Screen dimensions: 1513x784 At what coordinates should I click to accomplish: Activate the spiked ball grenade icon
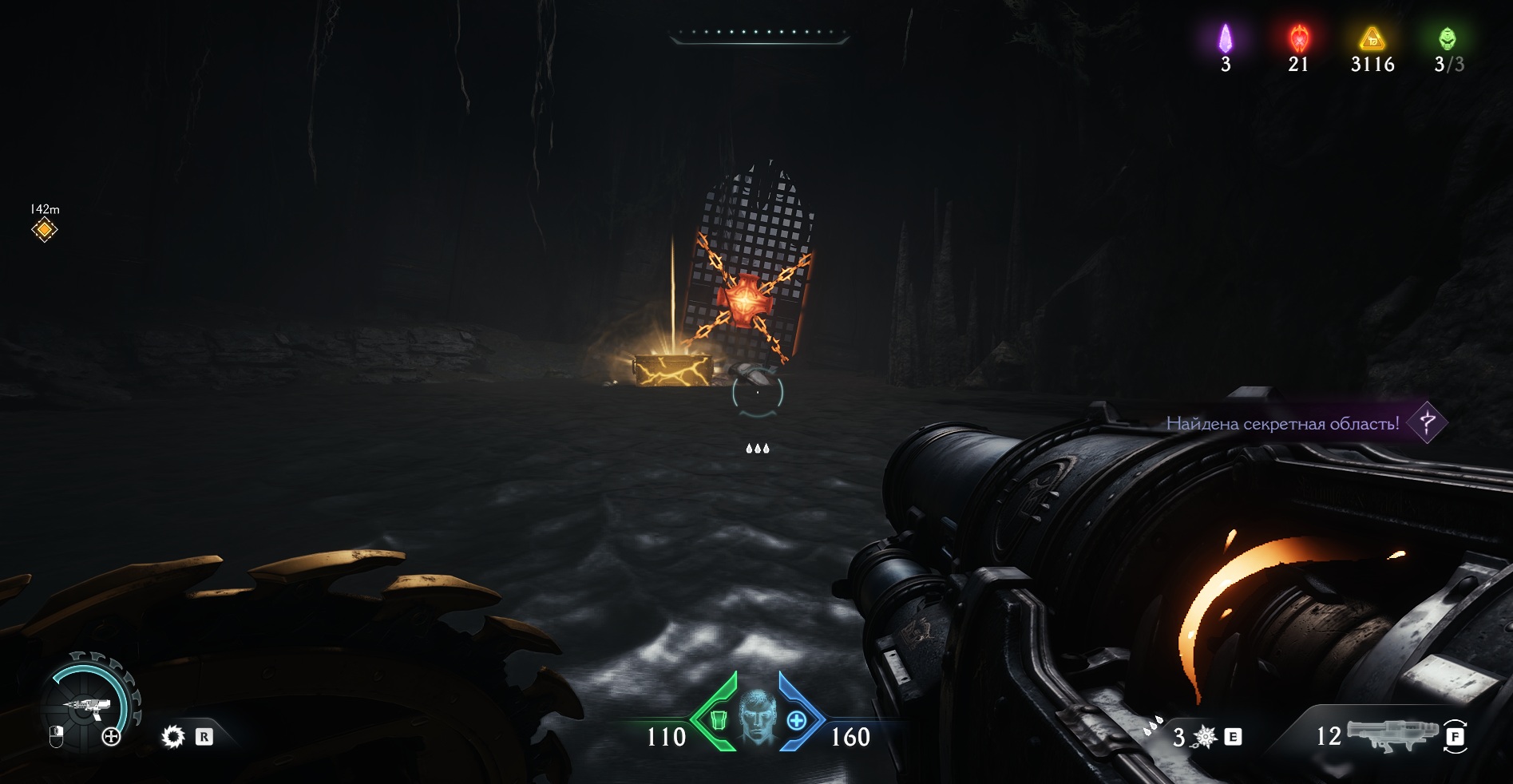click(1206, 737)
